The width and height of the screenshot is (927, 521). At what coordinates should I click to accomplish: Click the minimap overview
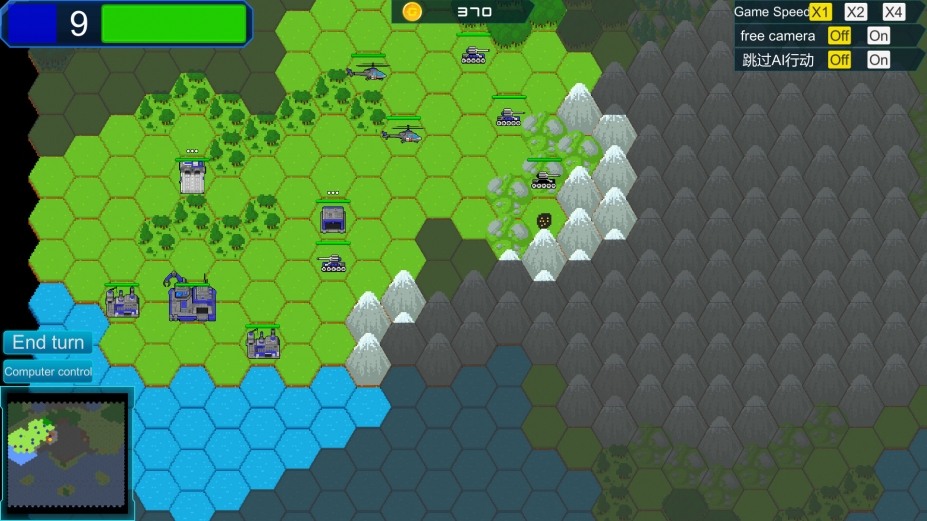click(67, 453)
